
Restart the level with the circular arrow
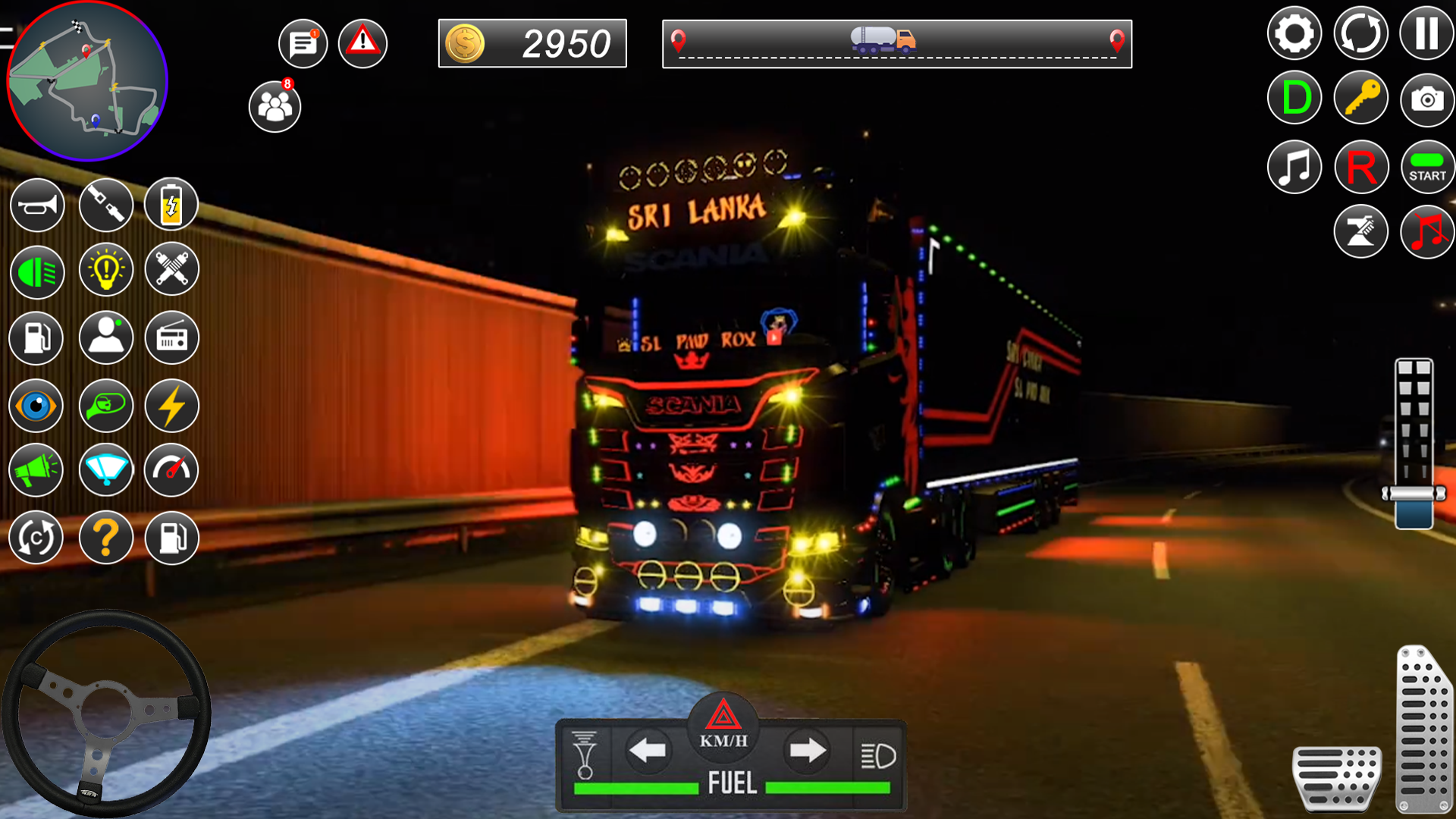point(1361,33)
